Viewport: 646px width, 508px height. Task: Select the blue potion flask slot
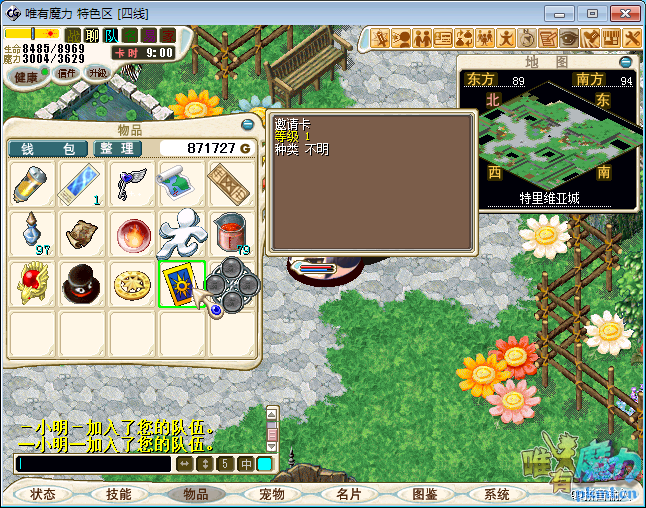click(x=33, y=234)
